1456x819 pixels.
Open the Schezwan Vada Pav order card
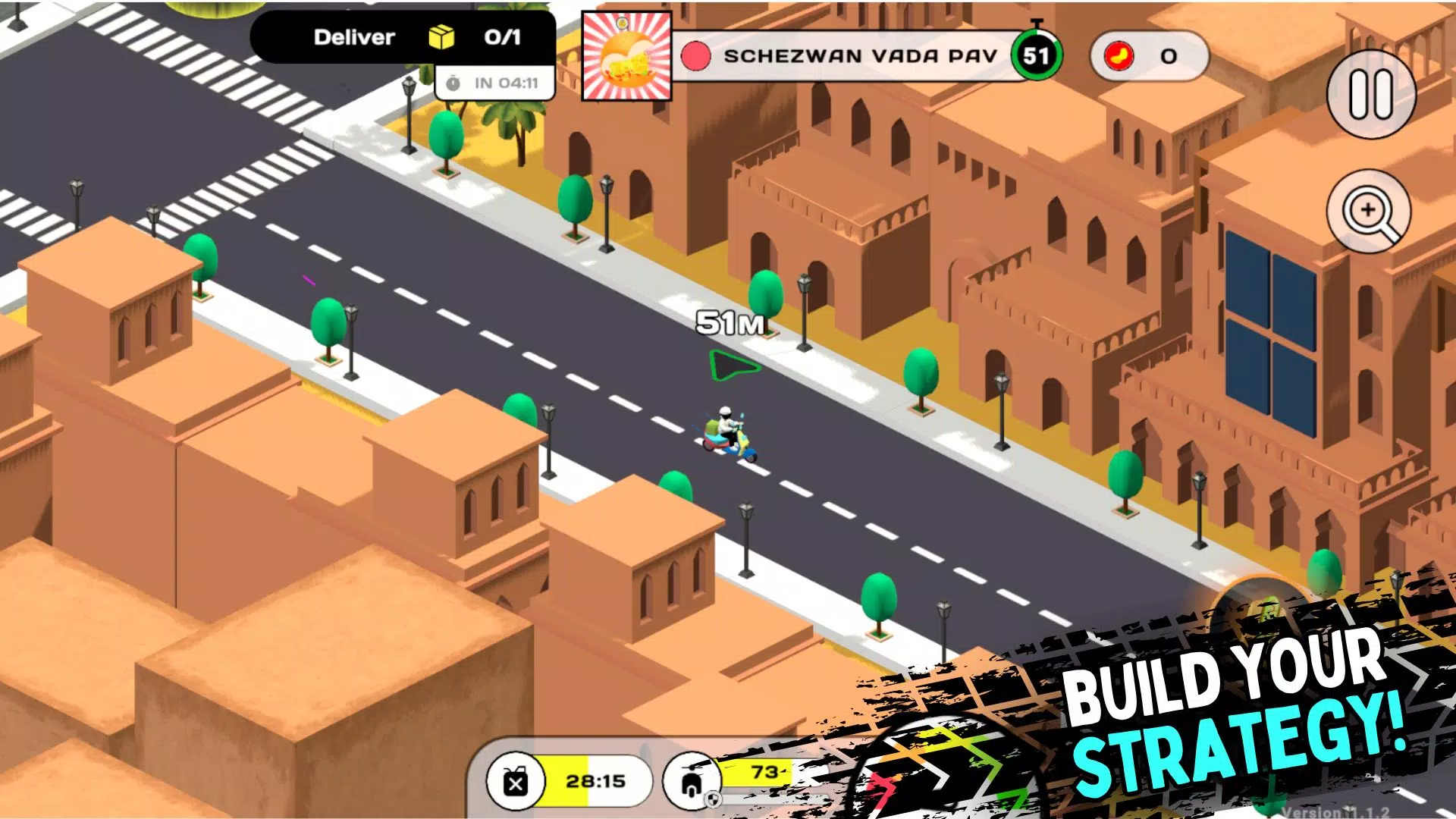[x=626, y=53]
